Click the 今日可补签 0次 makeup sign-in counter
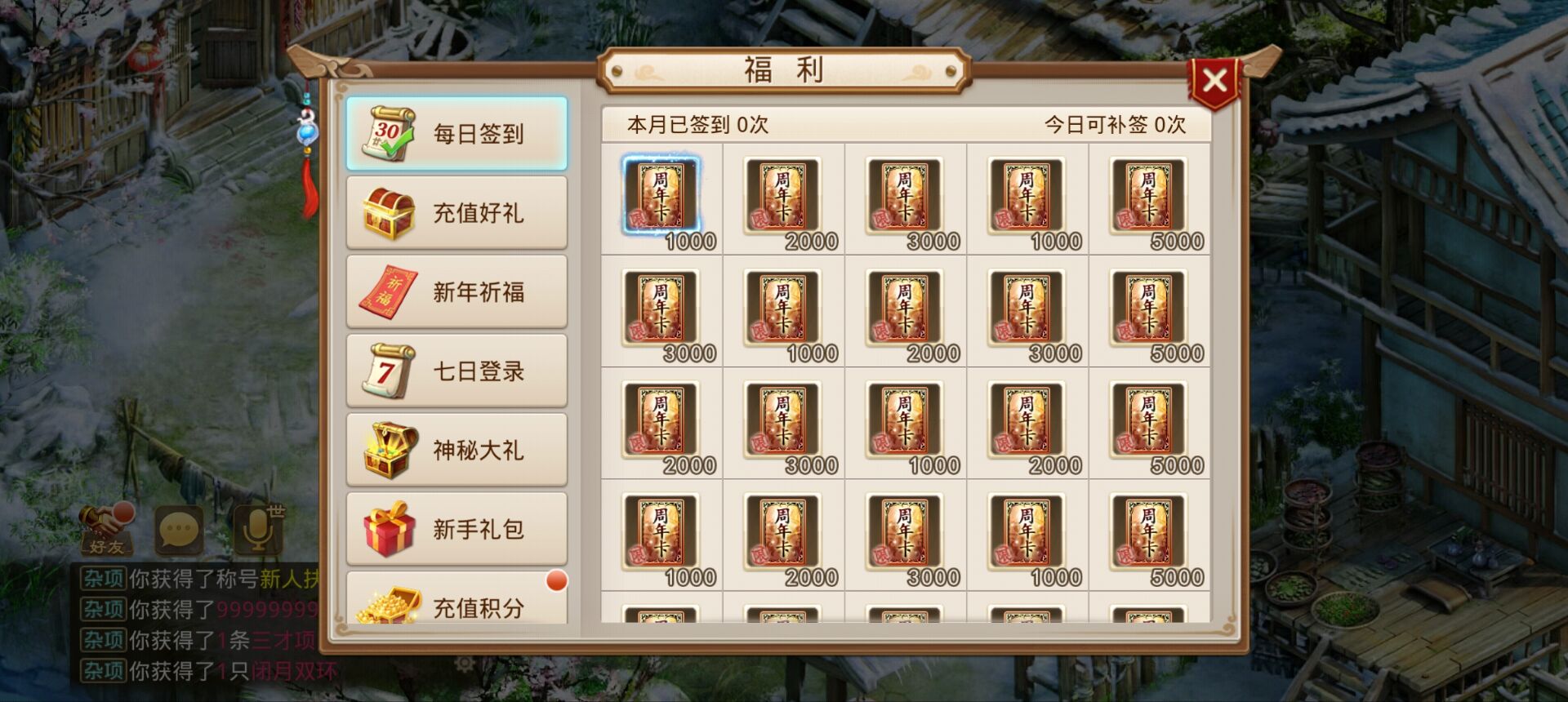The image size is (1568, 702). [1113, 126]
